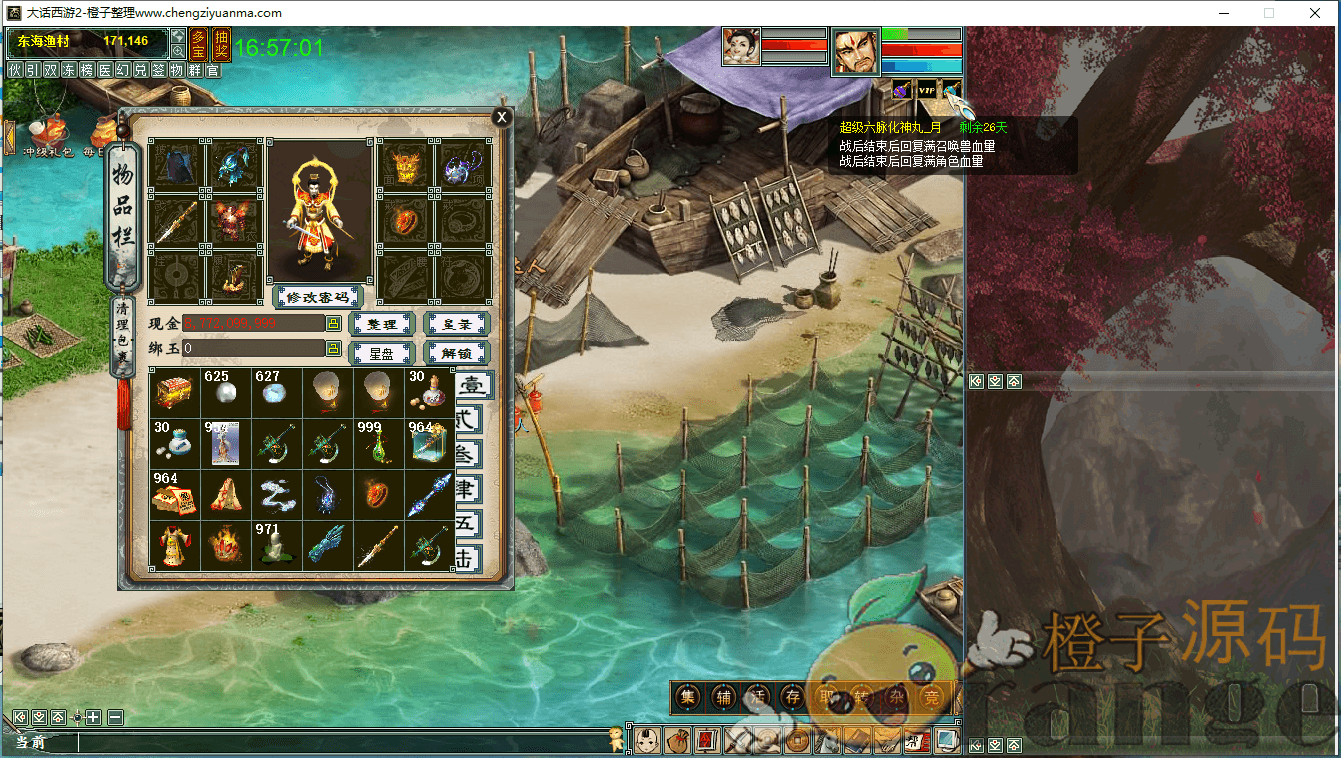Viewport: 1341px width, 758px height.
Task: Select bag page 叁
Action: click(x=467, y=454)
